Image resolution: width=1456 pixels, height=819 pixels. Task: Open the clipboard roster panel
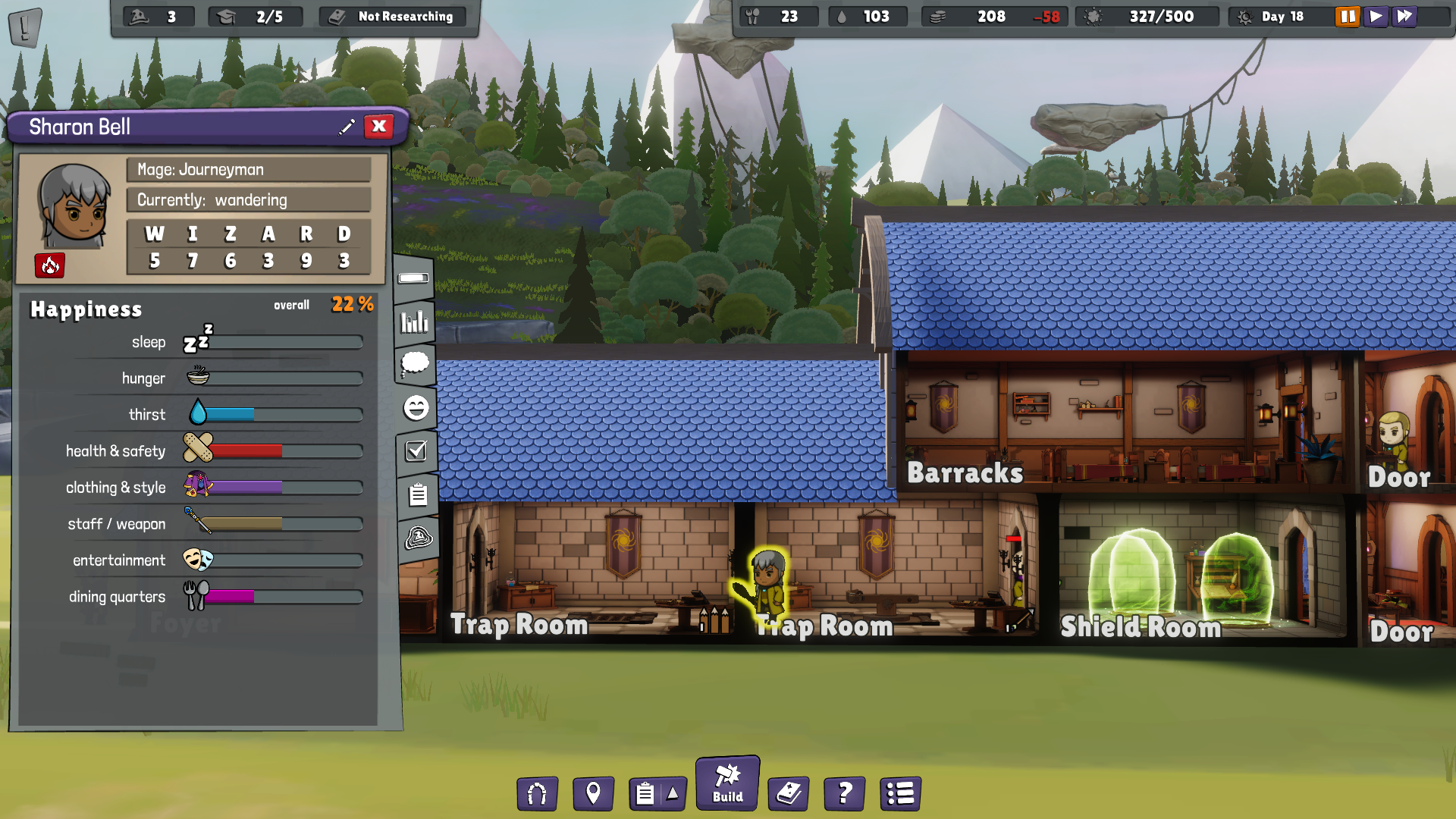pos(415,494)
